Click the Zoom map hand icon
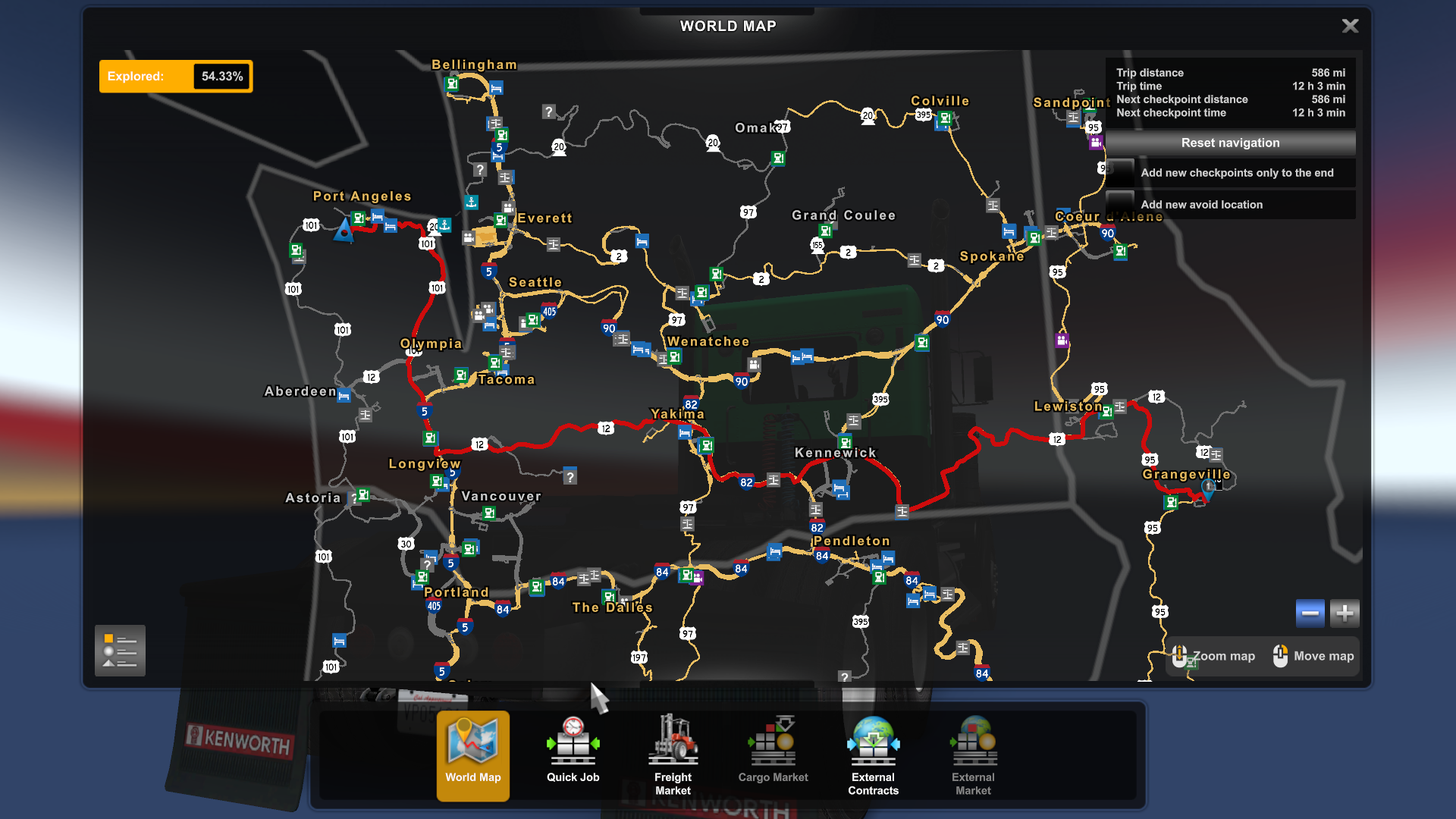The image size is (1456, 819). click(1180, 655)
